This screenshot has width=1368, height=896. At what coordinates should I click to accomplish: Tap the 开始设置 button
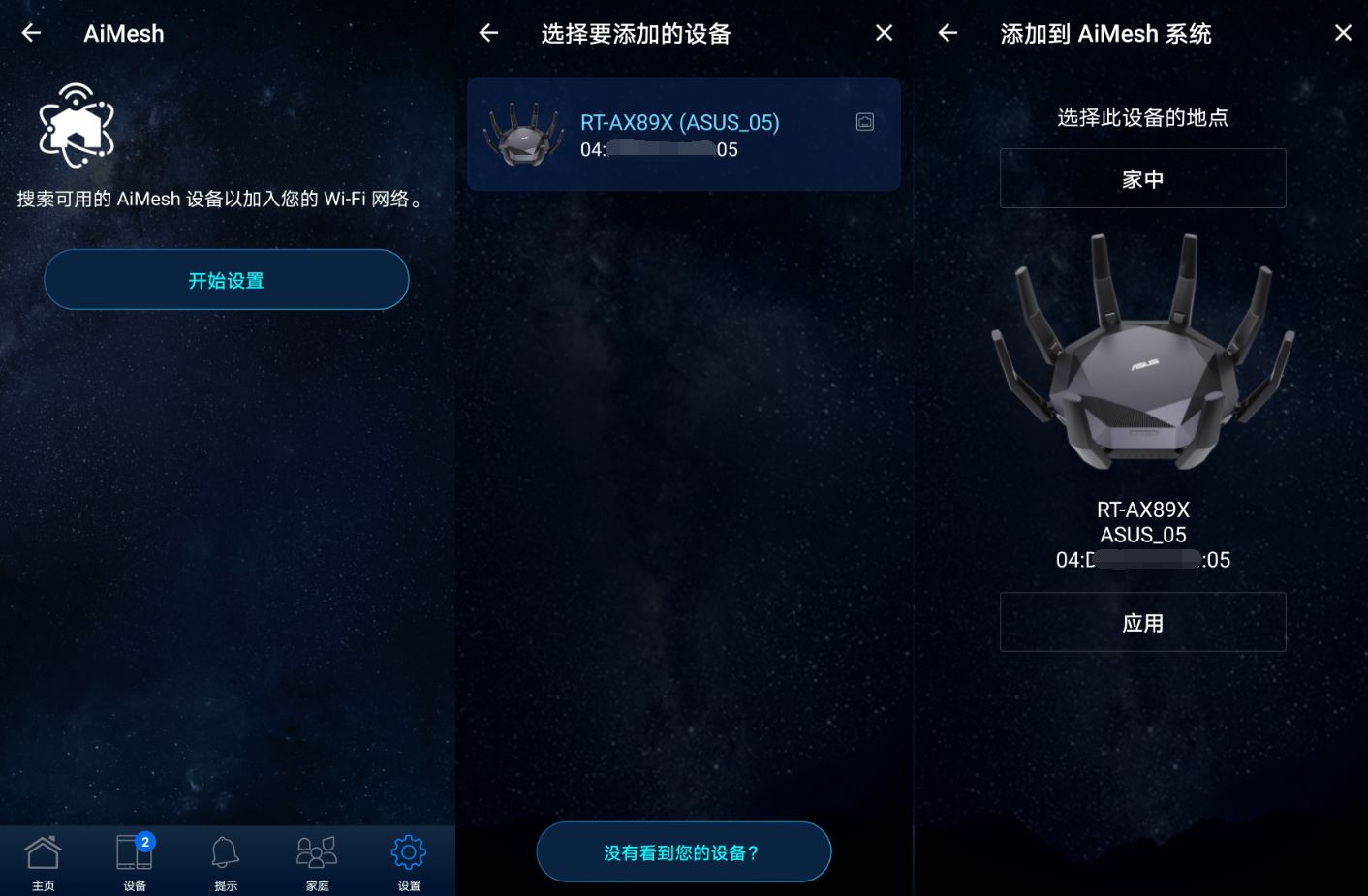pos(226,280)
